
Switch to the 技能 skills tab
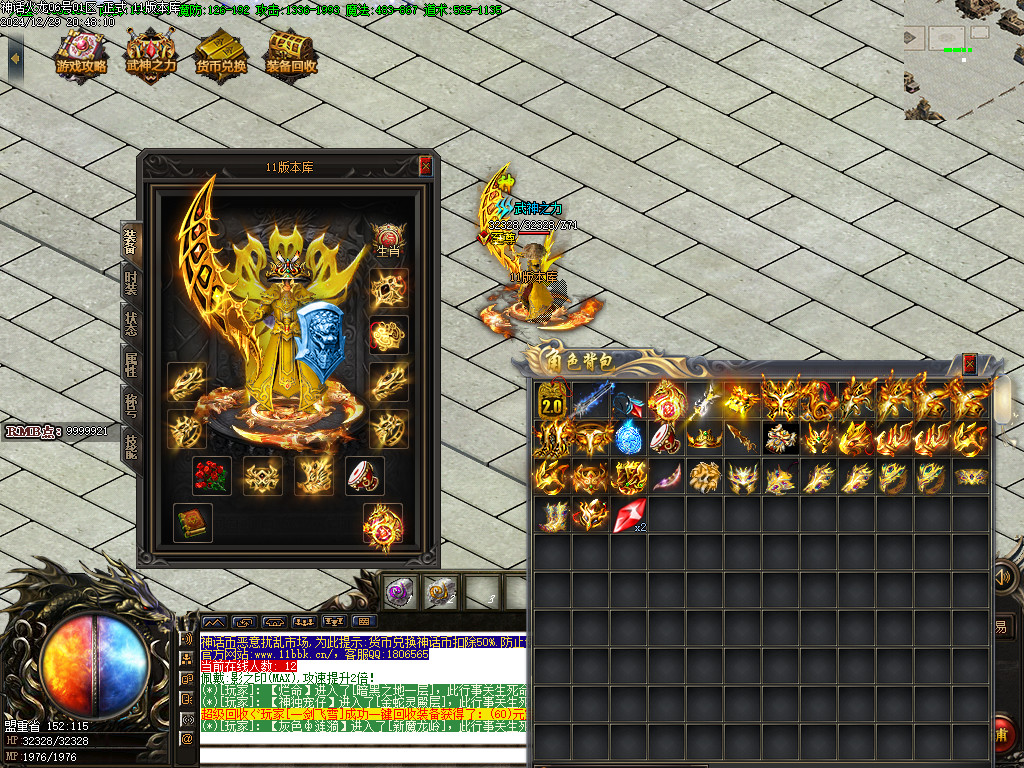[130, 446]
